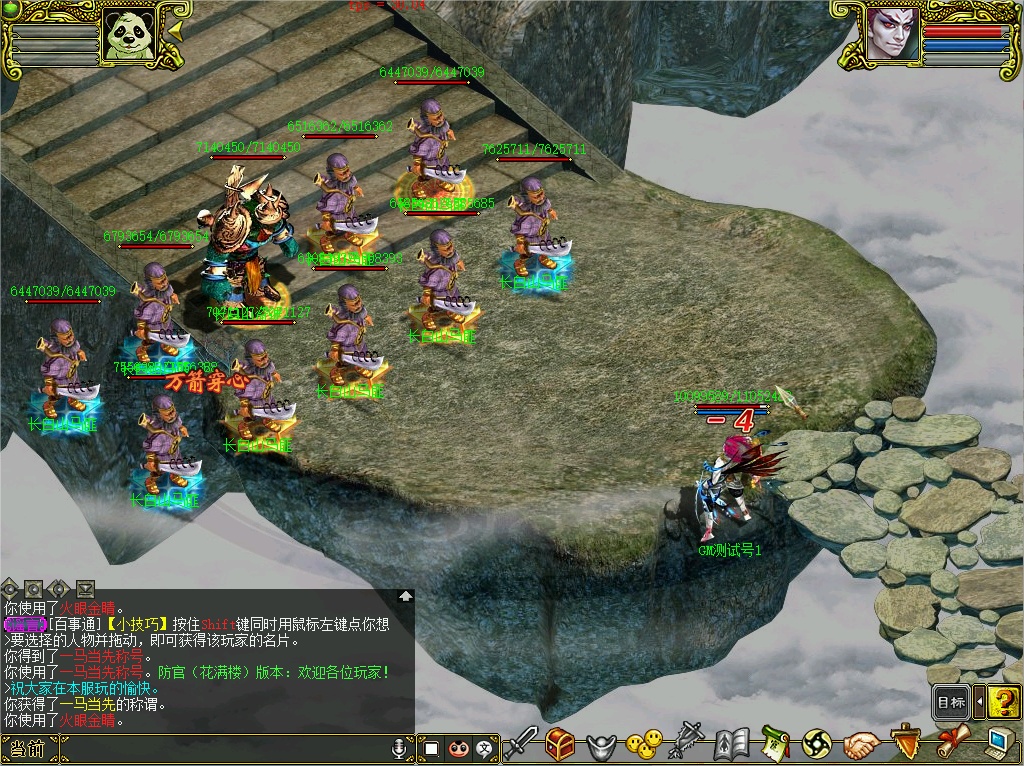Viewport: 1024px width, 766px height.
Task: Click the black and white swirl icon
Action: pos(817,744)
